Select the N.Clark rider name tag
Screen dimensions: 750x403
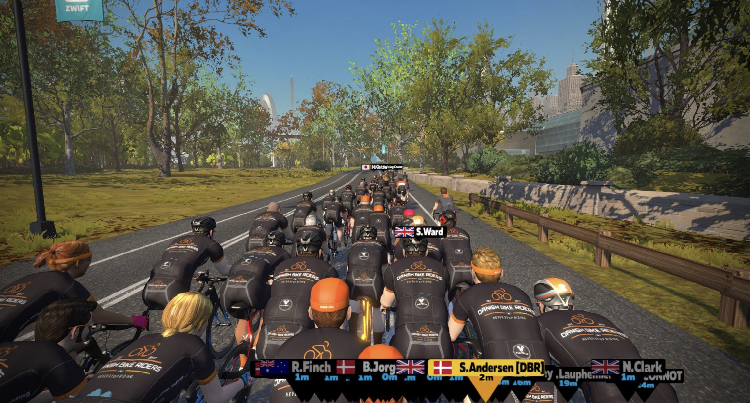[629, 367]
